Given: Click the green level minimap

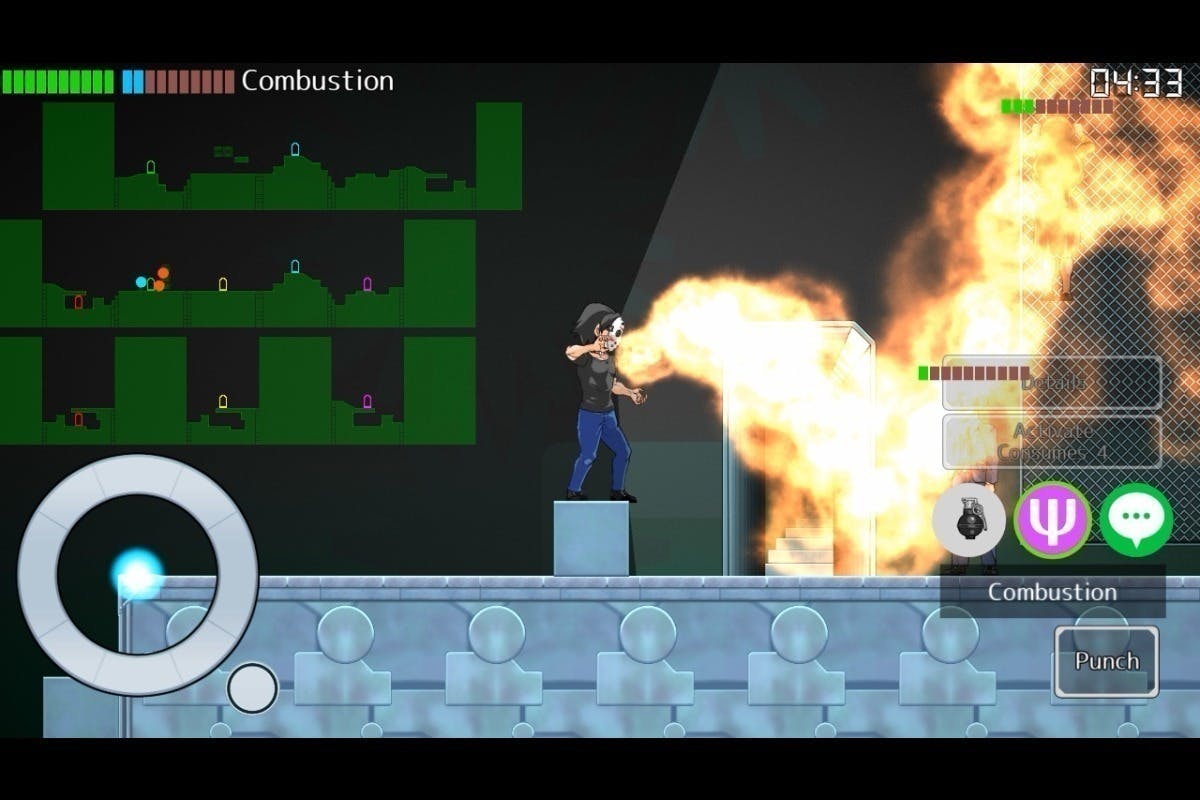Looking at the screenshot, I should [x=260, y=273].
